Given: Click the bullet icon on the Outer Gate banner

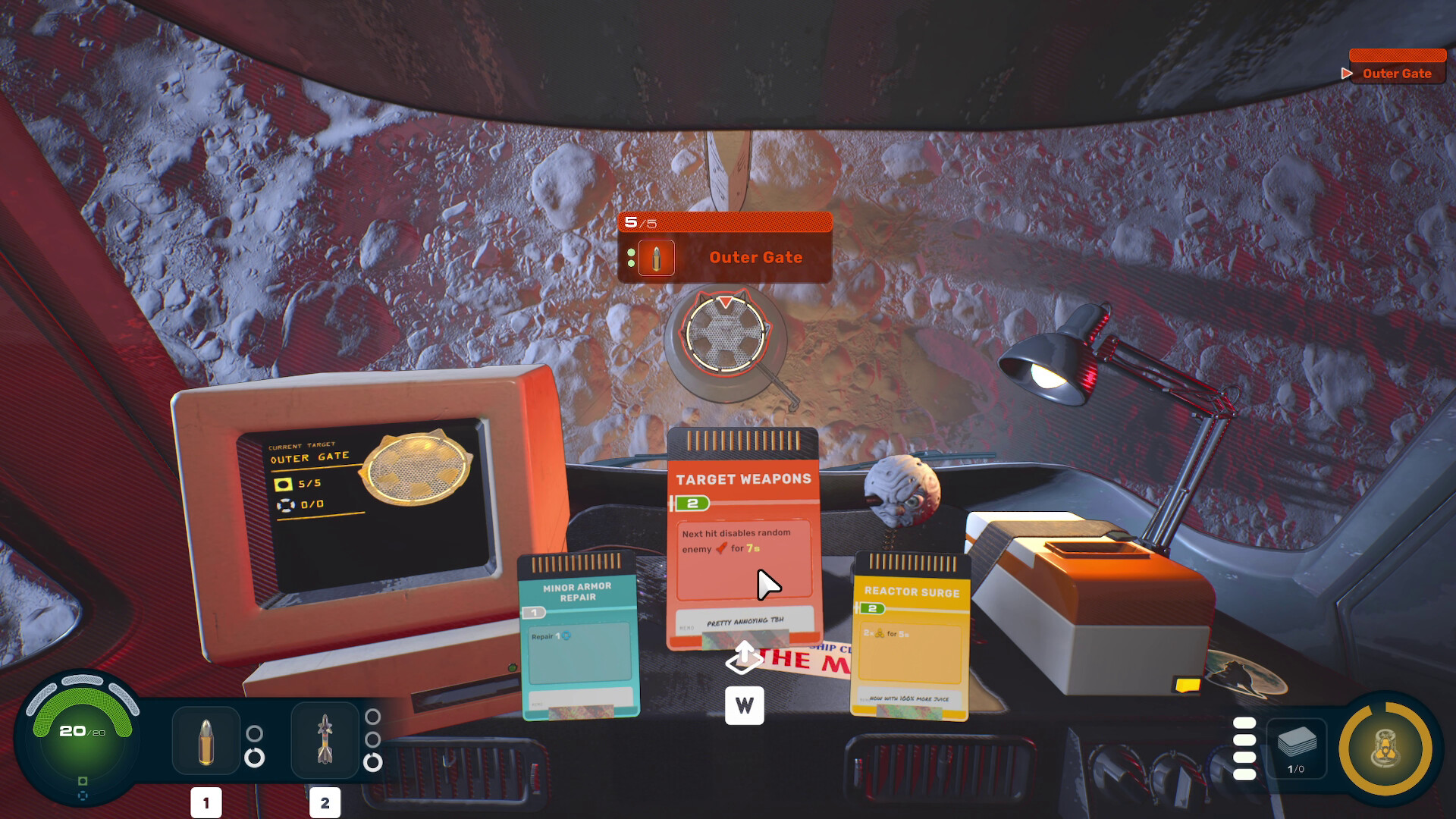Looking at the screenshot, I should pos(657,259).
